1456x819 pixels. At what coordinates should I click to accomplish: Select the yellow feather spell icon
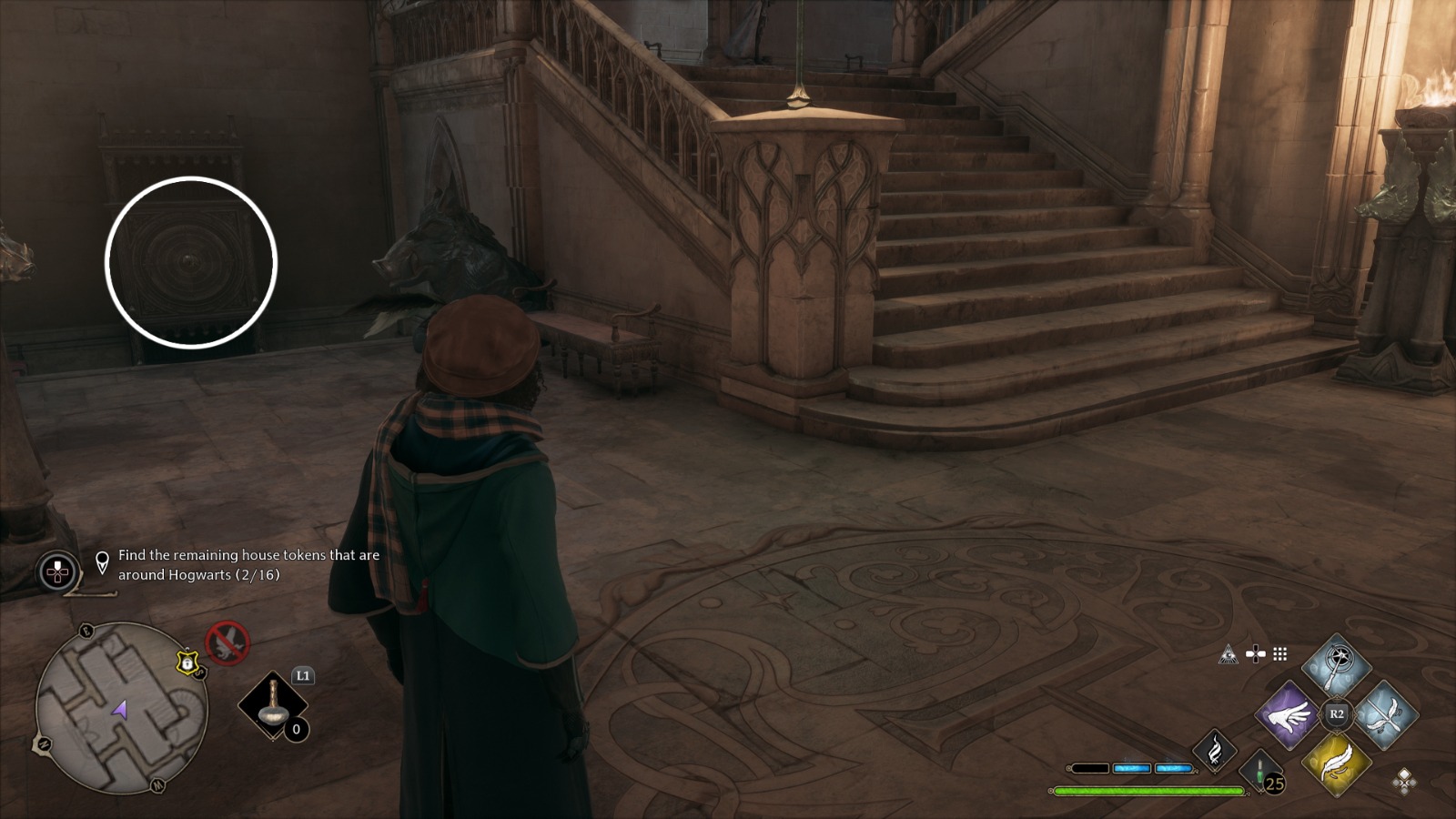1338,766
